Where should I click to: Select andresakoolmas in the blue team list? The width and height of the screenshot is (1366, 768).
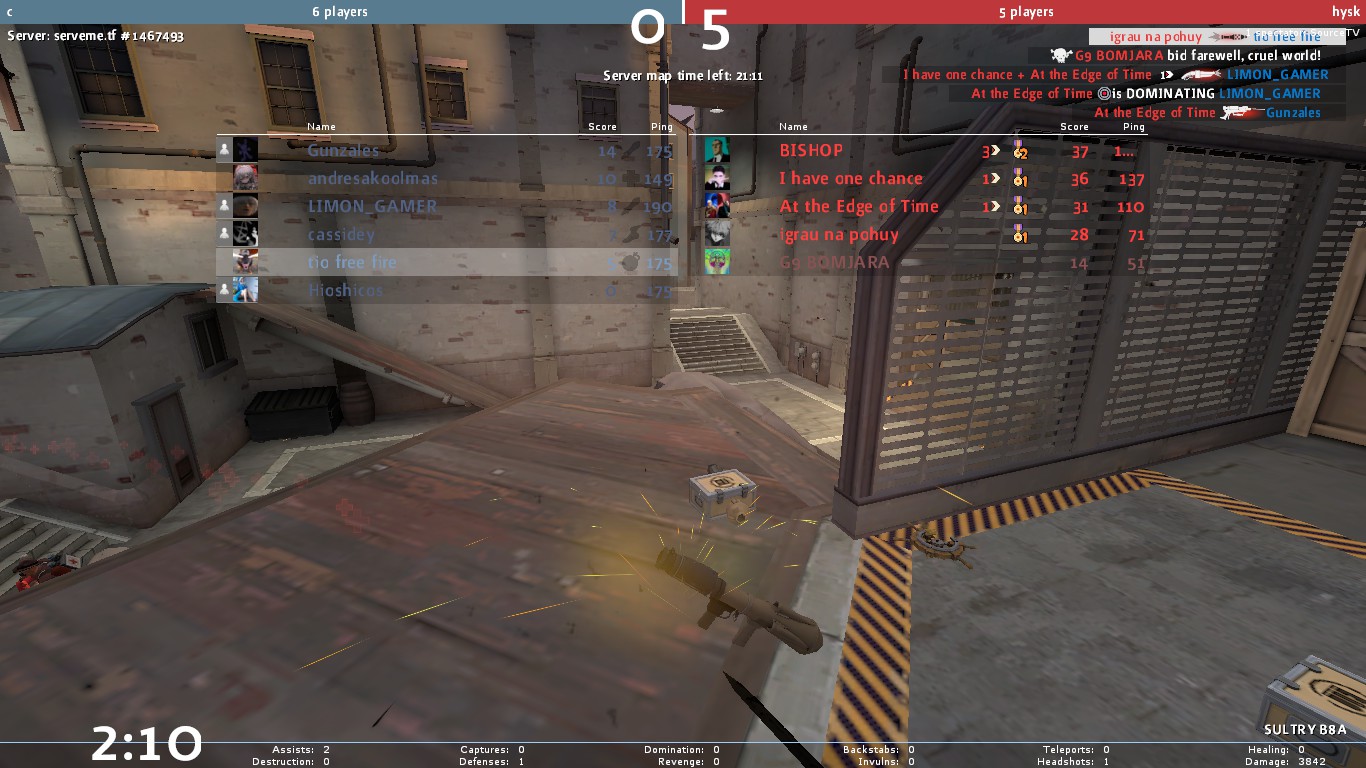[x=372, y=178]
